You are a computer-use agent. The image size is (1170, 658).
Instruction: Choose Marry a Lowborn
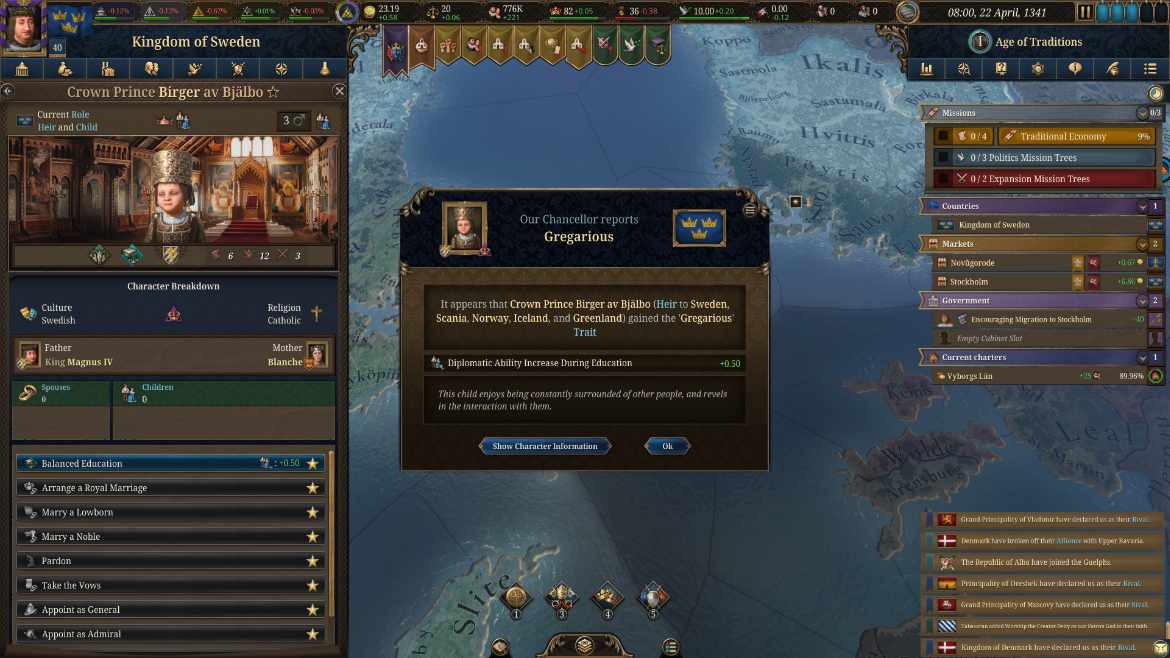tap(160, 512)
